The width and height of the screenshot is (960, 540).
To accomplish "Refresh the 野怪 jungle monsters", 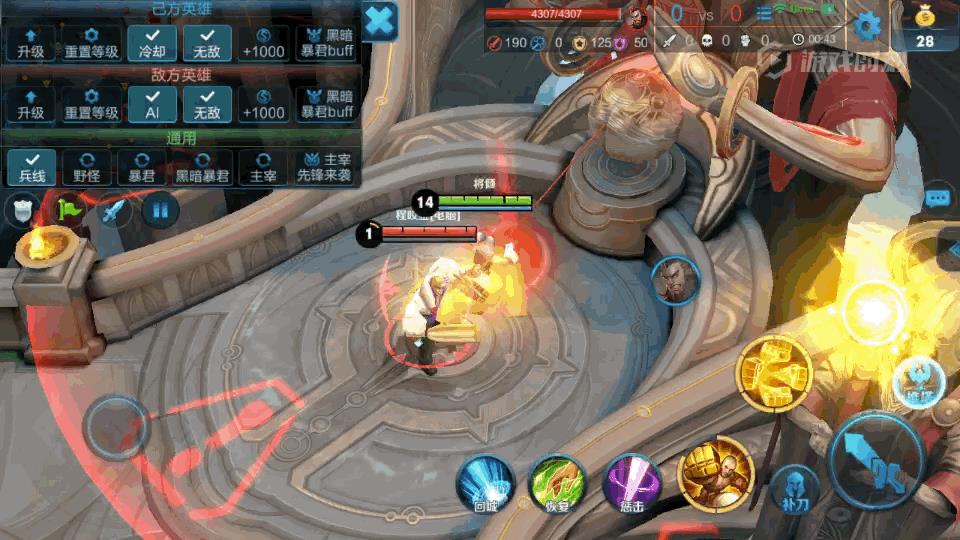I will coord(86,167).
